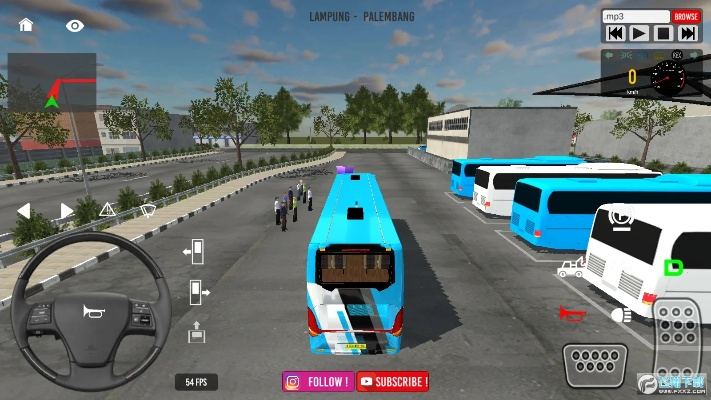711x400 pixels.
Task: Open the luggage compartment door
Action: pyautogui.click(x=196, y=329)
